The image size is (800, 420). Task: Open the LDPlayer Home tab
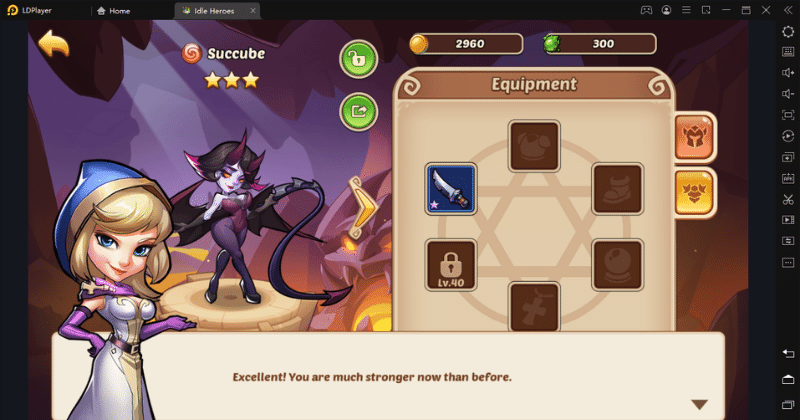click(x=132, y=10)
